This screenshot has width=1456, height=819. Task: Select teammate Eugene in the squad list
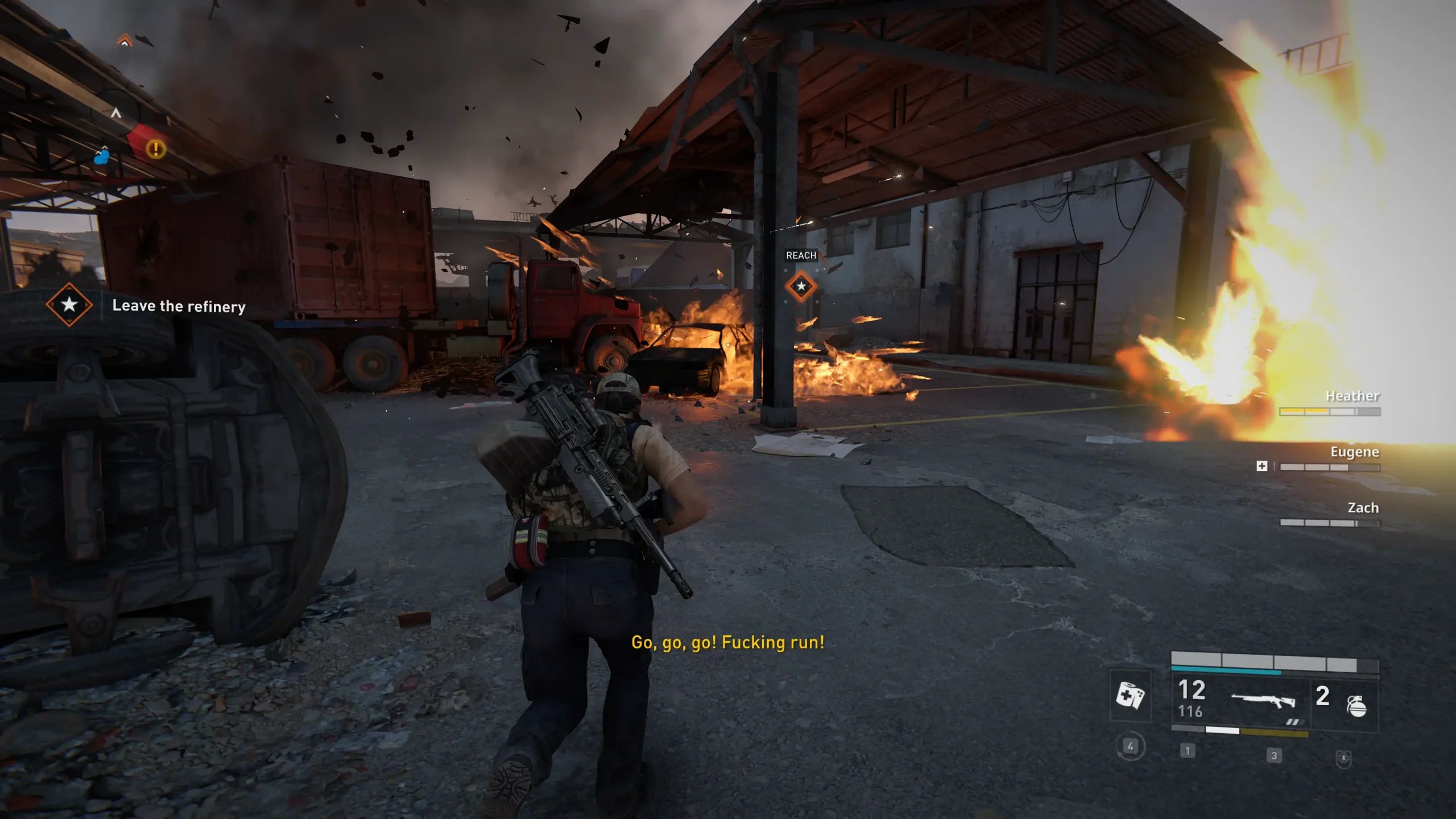(1354, 452)
